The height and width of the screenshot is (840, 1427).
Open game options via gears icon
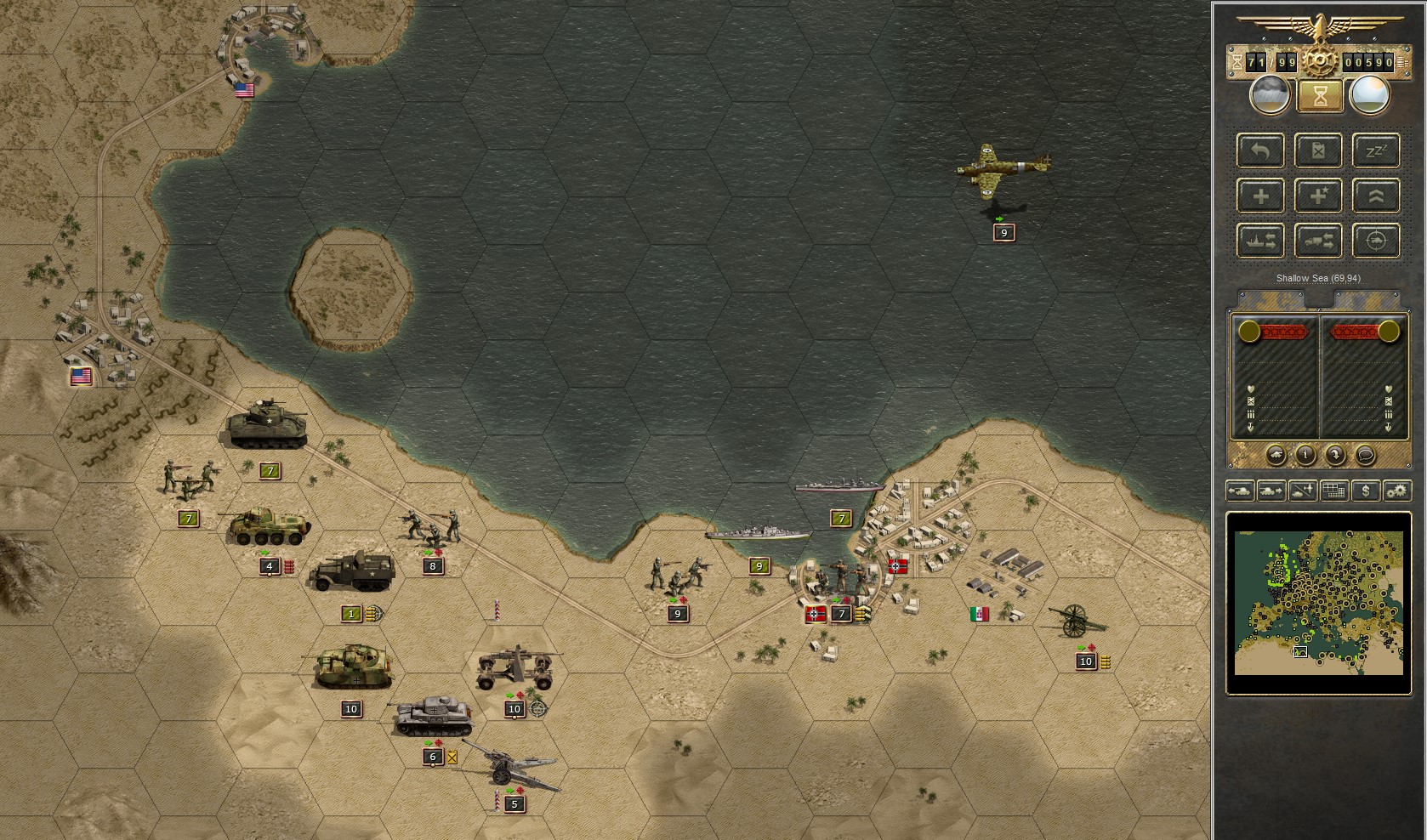click(x=1398, y=491)
